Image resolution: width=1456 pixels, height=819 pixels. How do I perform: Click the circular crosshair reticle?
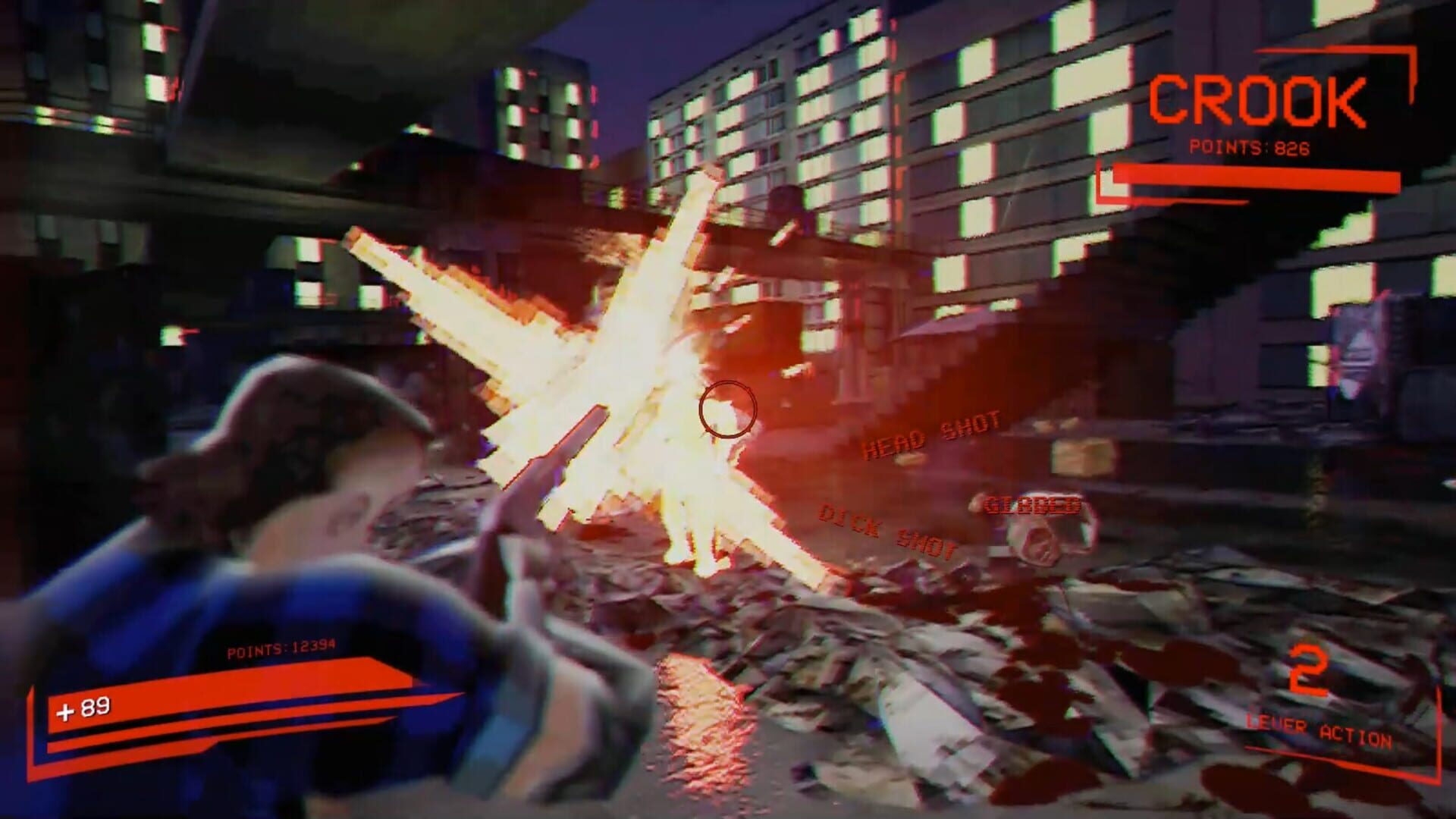click(728, 409)
